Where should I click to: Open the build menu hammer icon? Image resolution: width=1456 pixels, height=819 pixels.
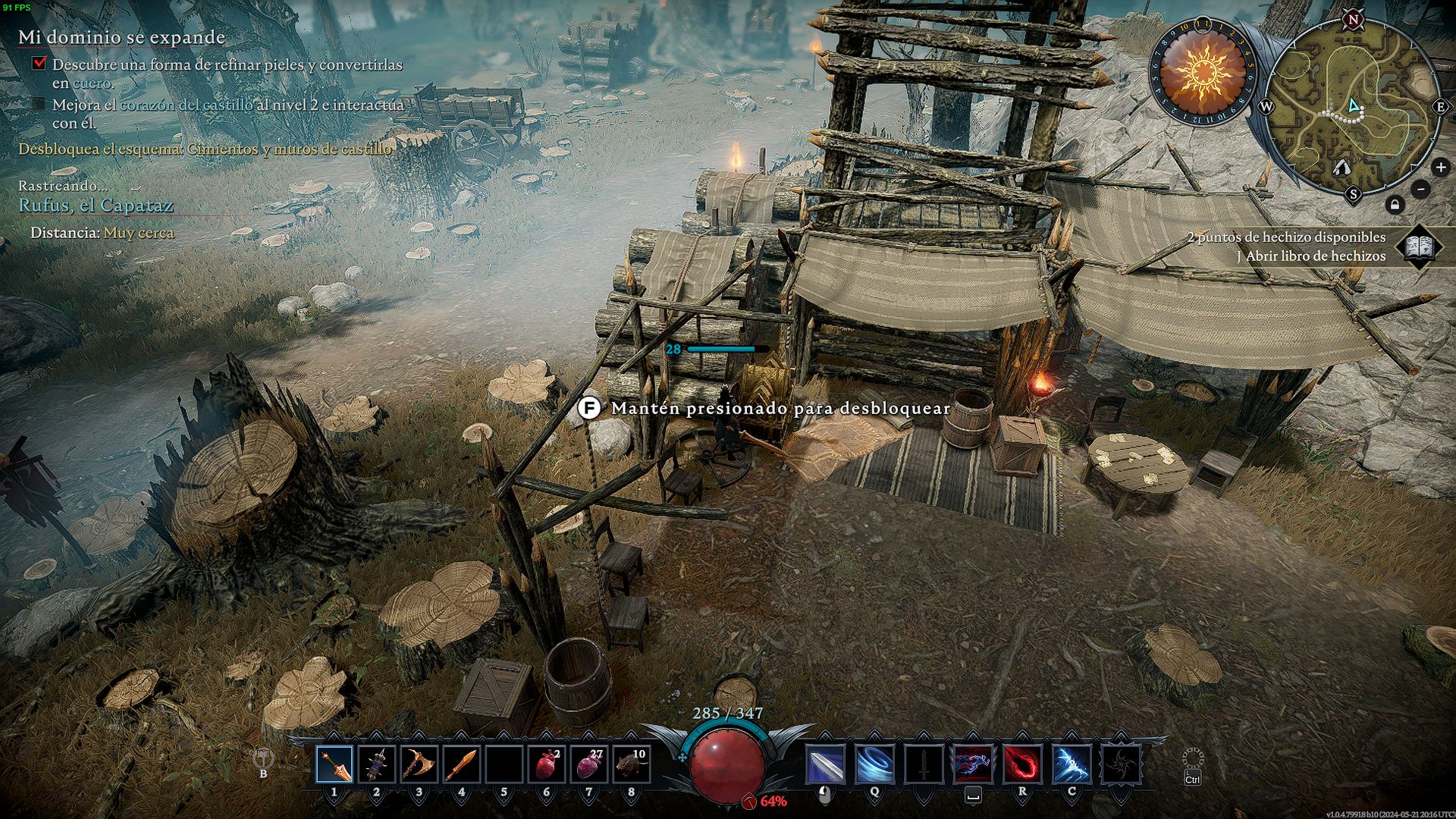coord(263,758)
